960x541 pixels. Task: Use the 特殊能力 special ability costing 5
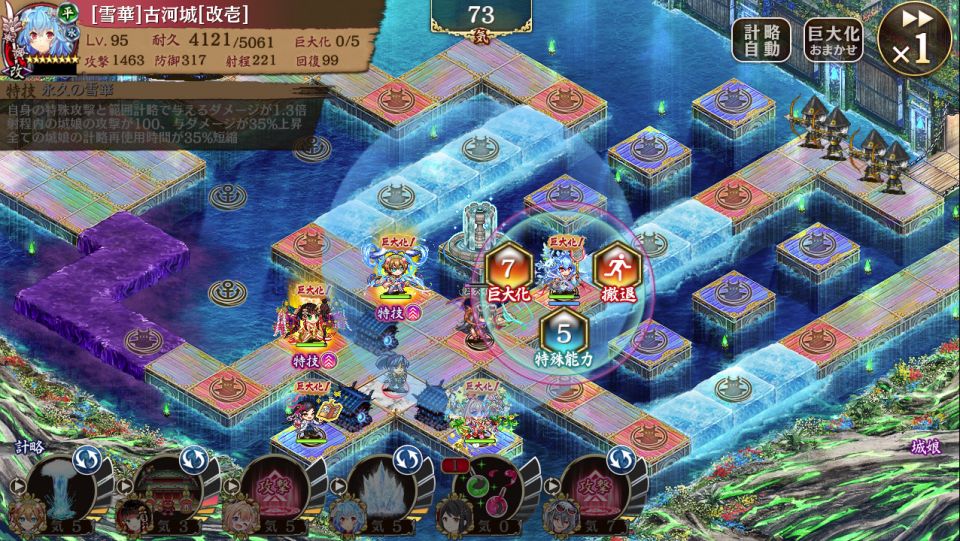click(563, 337)
